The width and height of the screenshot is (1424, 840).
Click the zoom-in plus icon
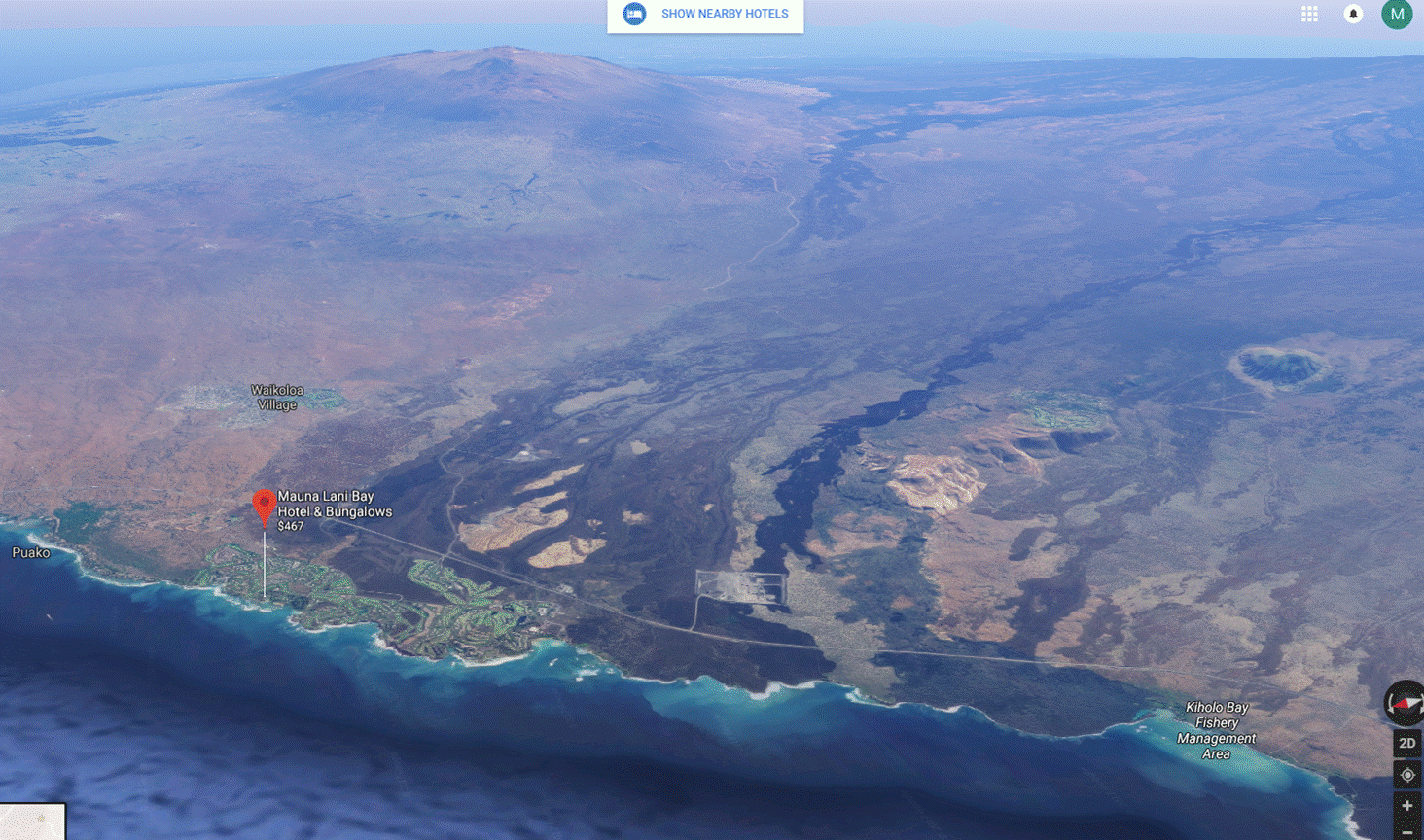[x=1406, y=806]
